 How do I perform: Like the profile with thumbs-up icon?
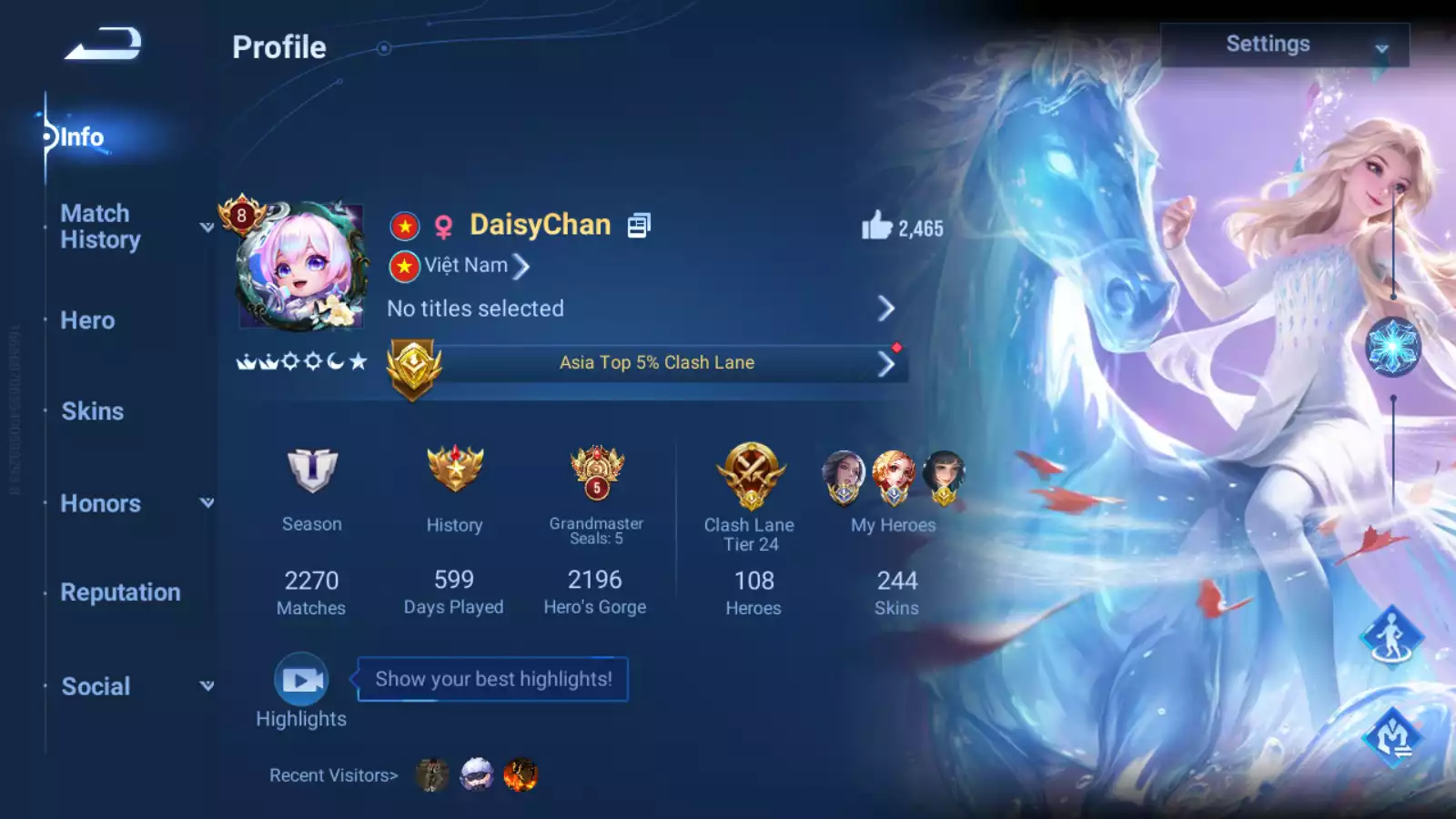point(876,226)
